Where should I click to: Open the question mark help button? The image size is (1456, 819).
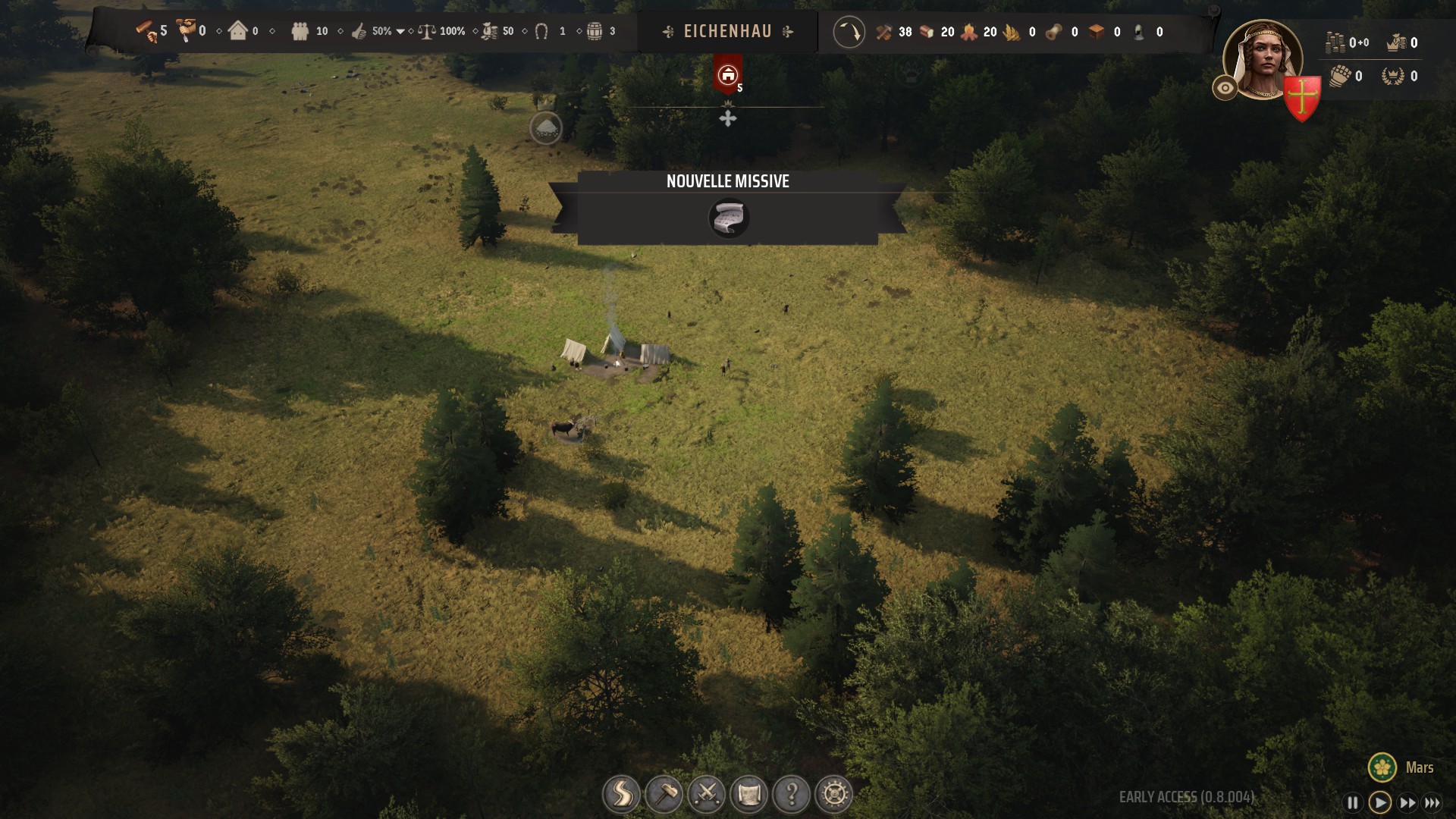tap(792, 795)
